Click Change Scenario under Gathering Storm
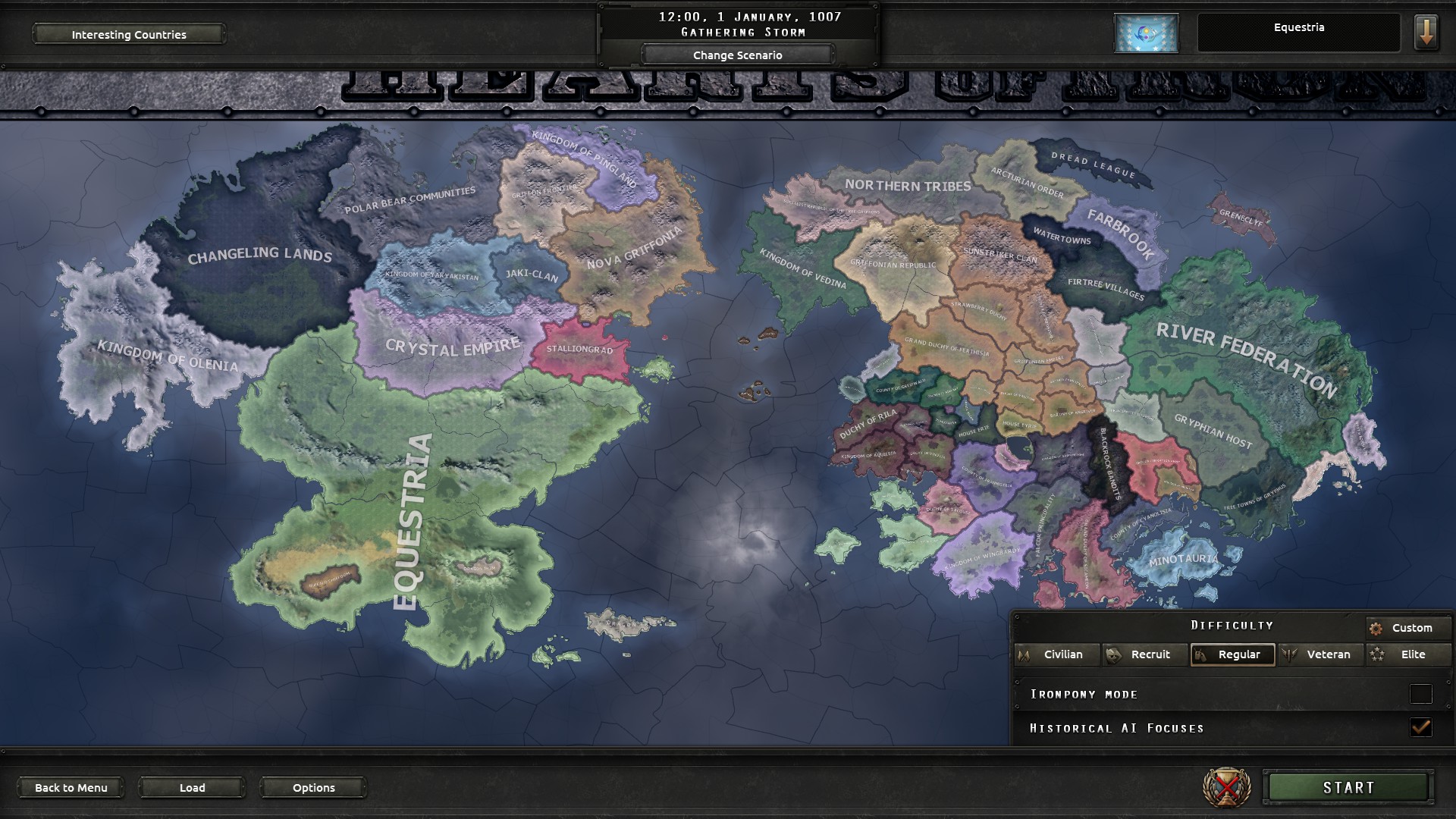 click(737, 55)
